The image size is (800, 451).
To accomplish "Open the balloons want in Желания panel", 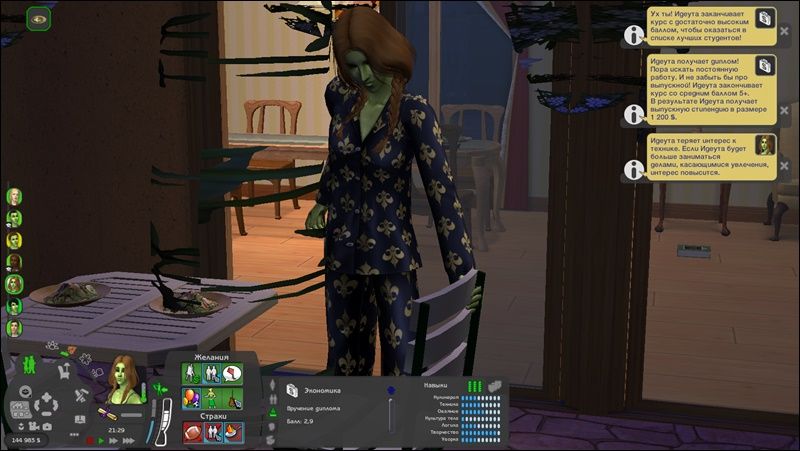I will click(x=190, y=398).
